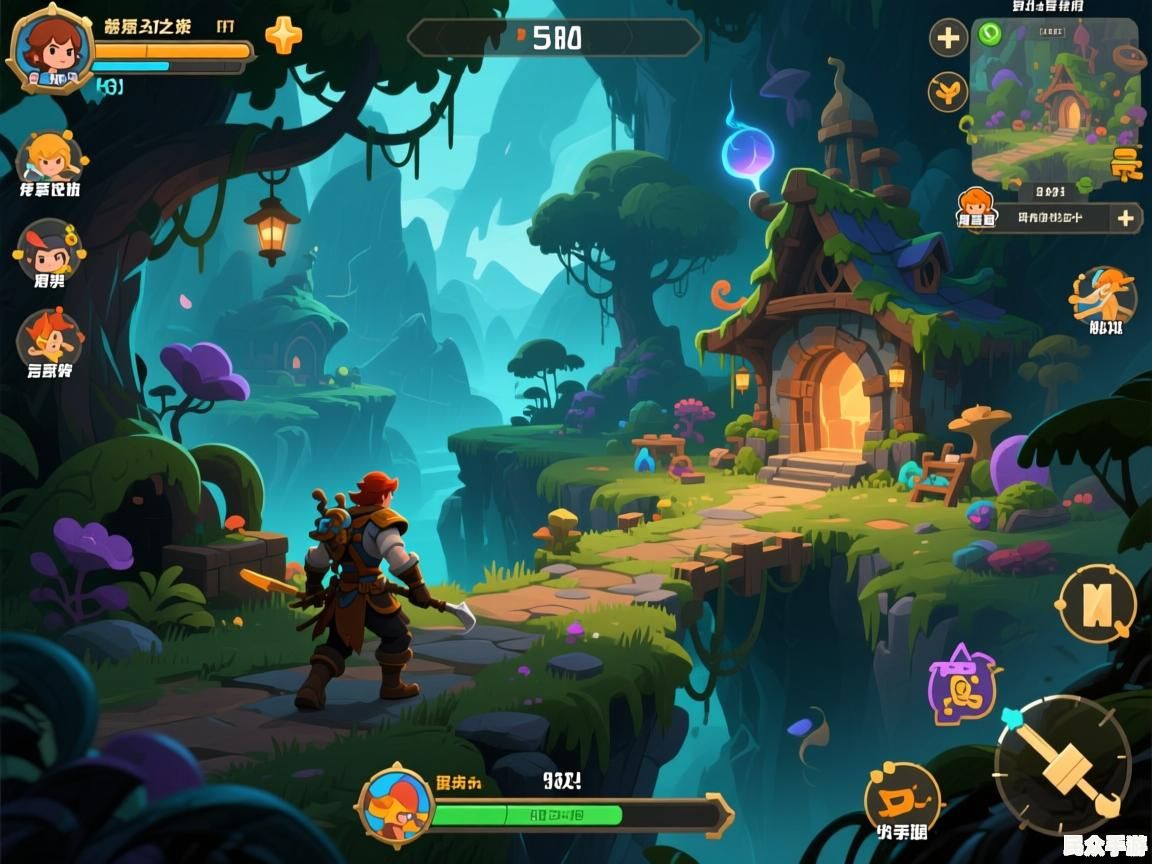Viewport: 1152px width, 864px height.
Task: Tap the orange tag on the minimap's edge
Action: point(1126,162)
